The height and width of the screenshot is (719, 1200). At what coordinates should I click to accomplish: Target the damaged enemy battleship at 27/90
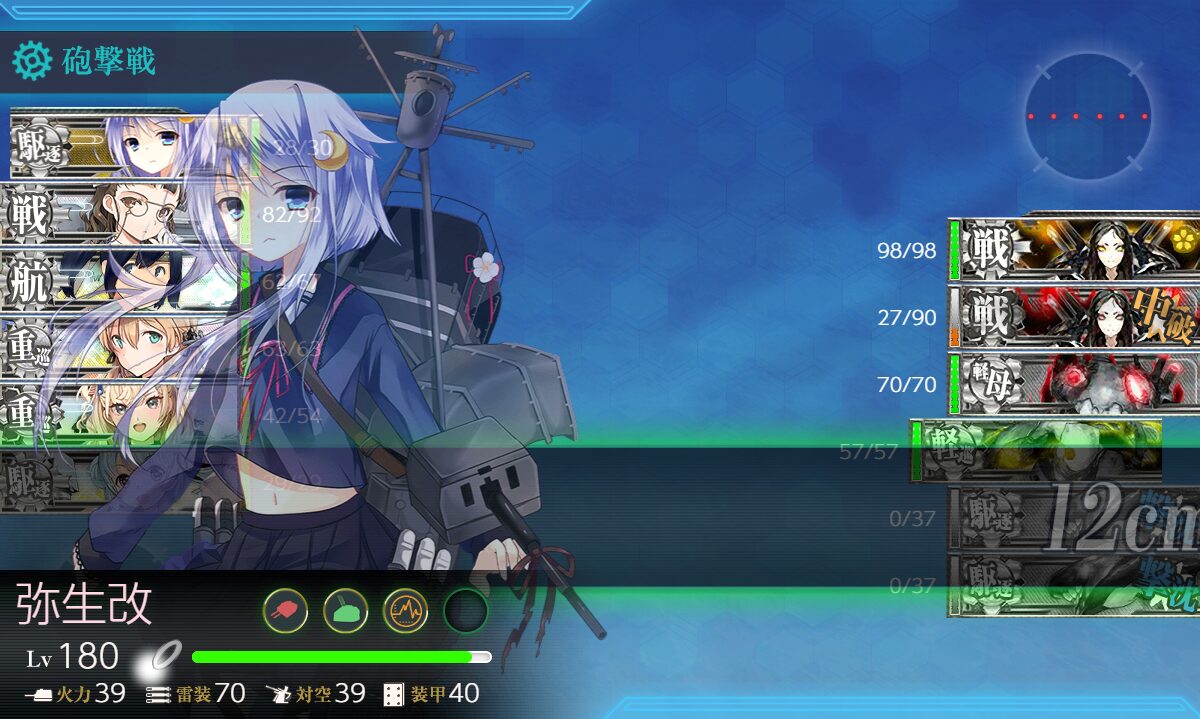(1075, 316)
